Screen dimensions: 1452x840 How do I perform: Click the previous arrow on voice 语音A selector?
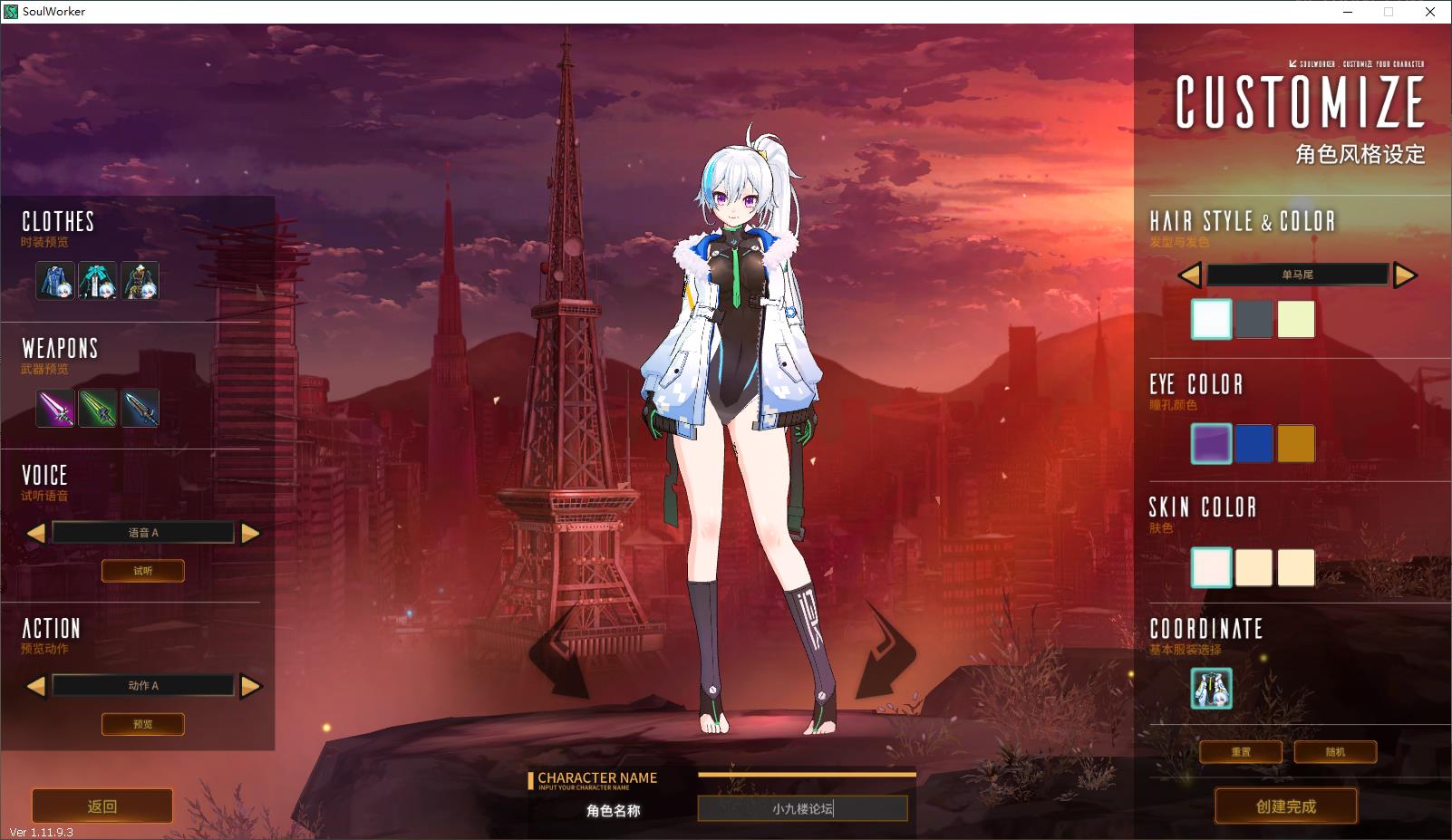click(36, 532)
